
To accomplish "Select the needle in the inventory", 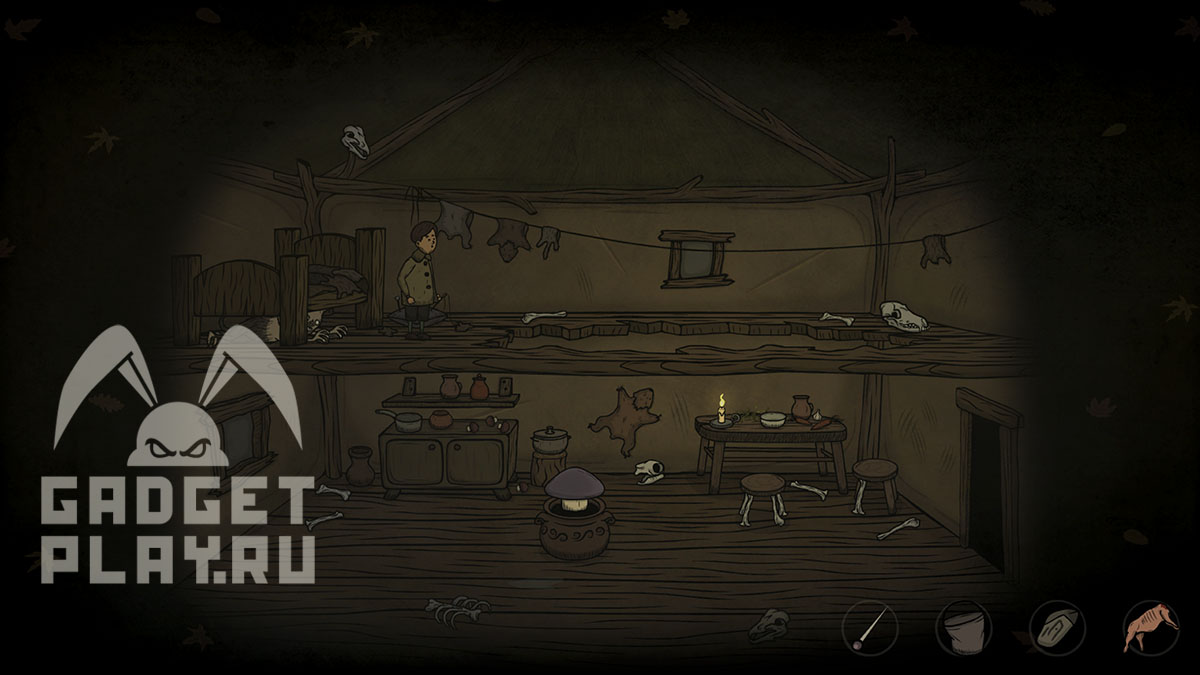I will click(869, 628).
